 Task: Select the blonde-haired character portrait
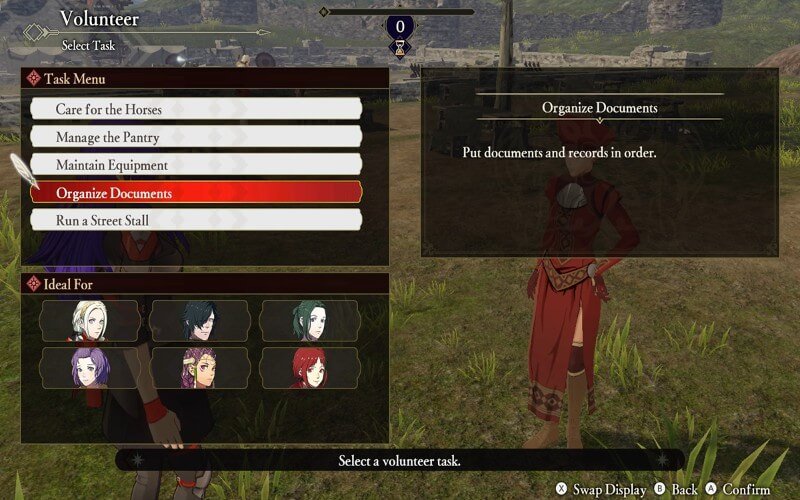coord(89,321)
